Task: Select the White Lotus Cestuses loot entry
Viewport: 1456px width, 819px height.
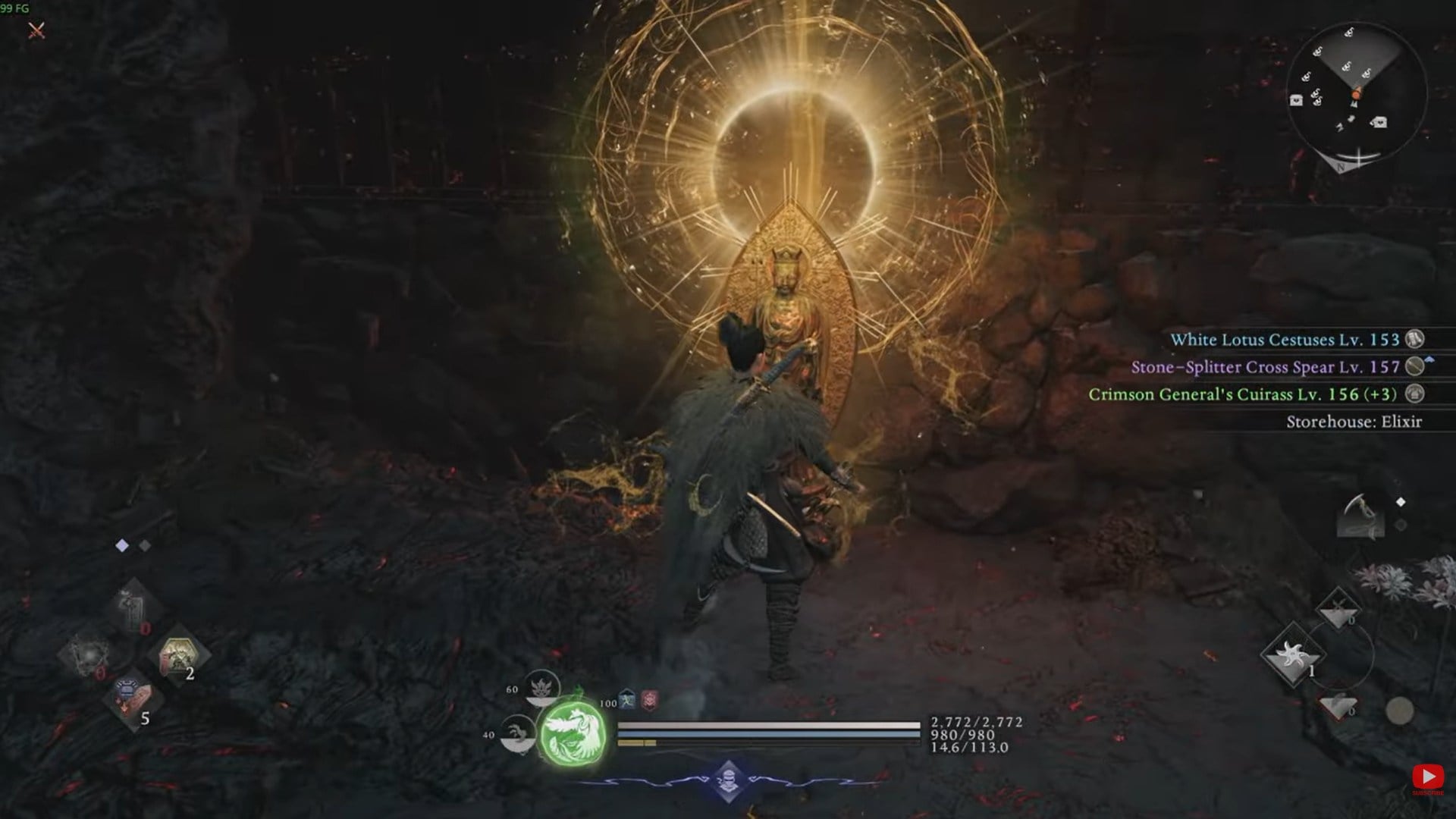Action: (1285, 340)
